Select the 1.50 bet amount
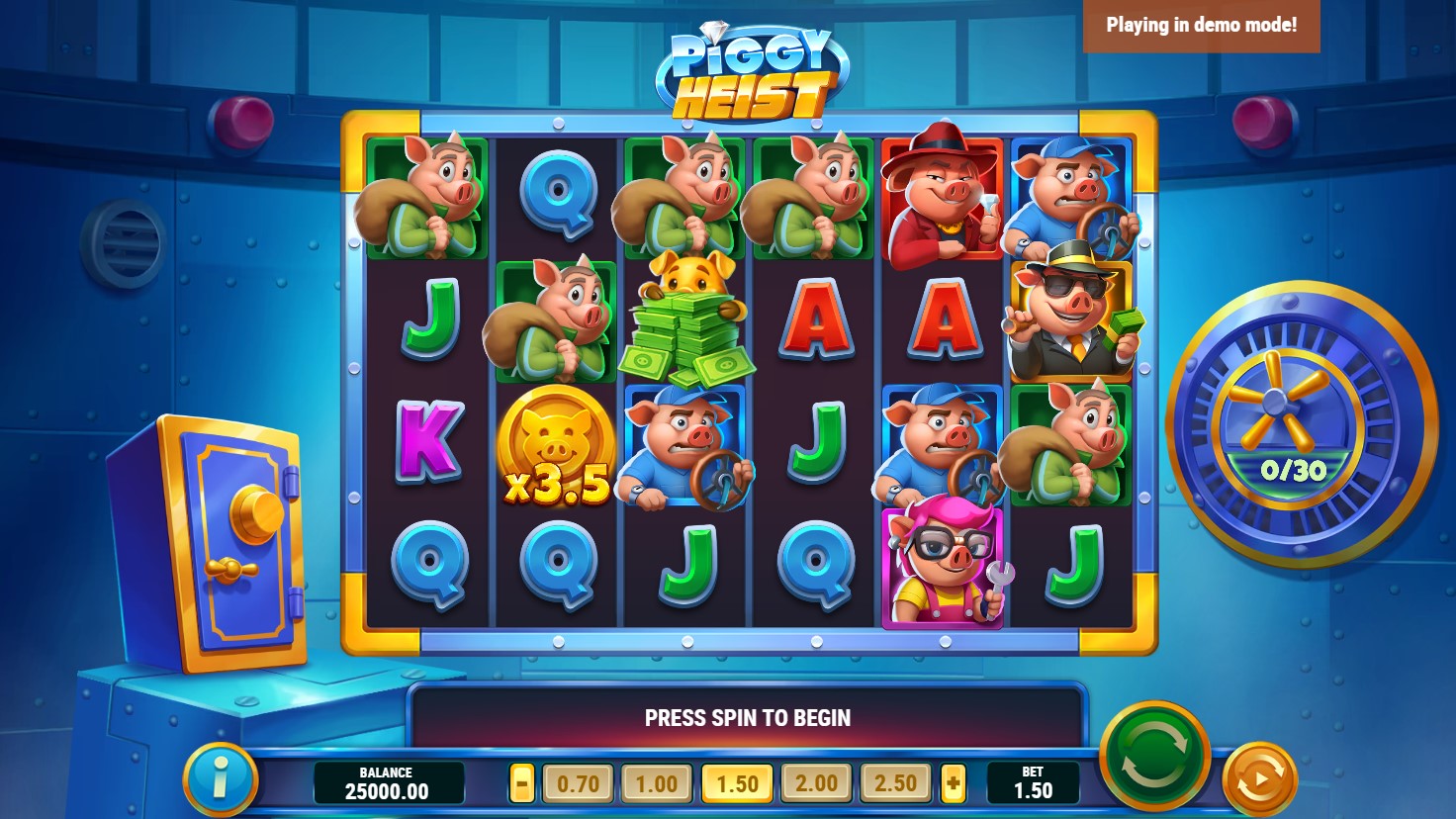Screen dimensions: 1456x819 pos(737,784)
